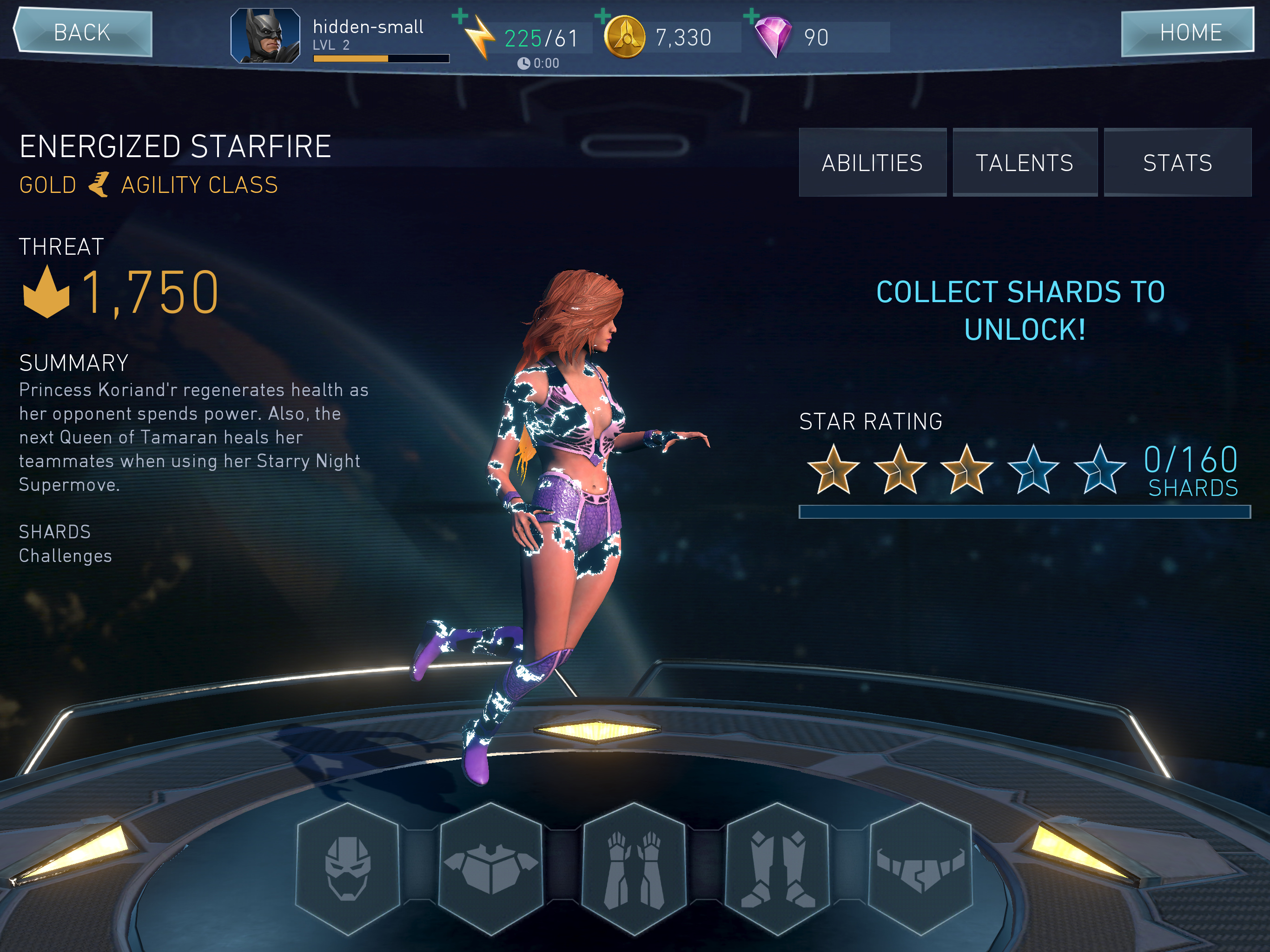The height and width of the screenshot is (952, 1270).
Task: Switch to the TALENTS tab
Action: click(x=1024, y=163)
